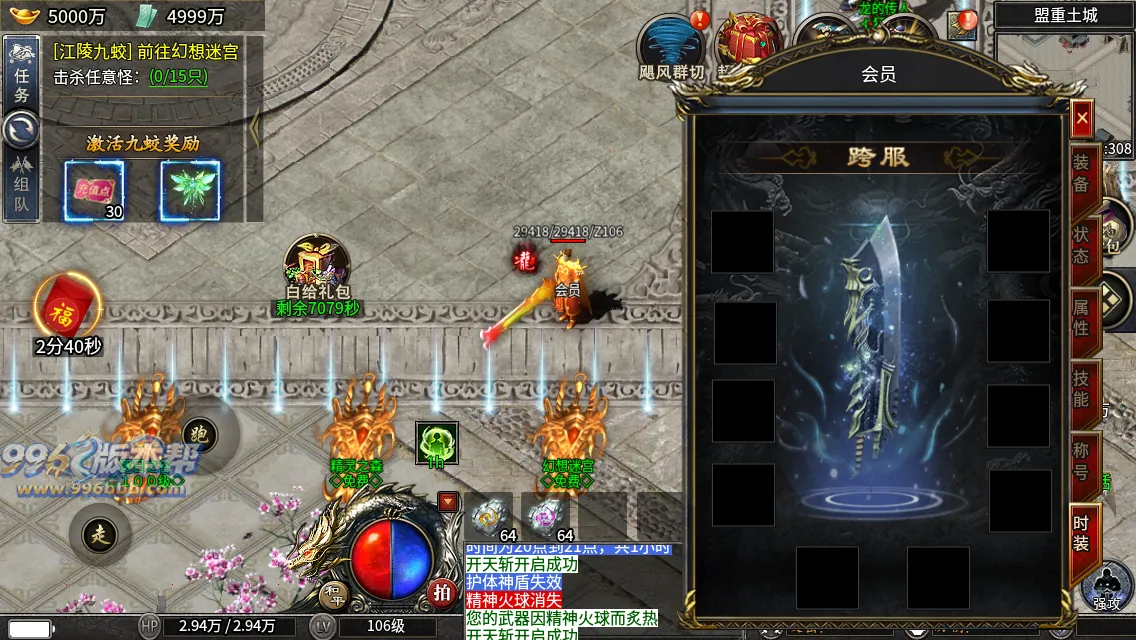
Task: Switch to the 称号 titles tab
Action: [x=1083, y=459]
